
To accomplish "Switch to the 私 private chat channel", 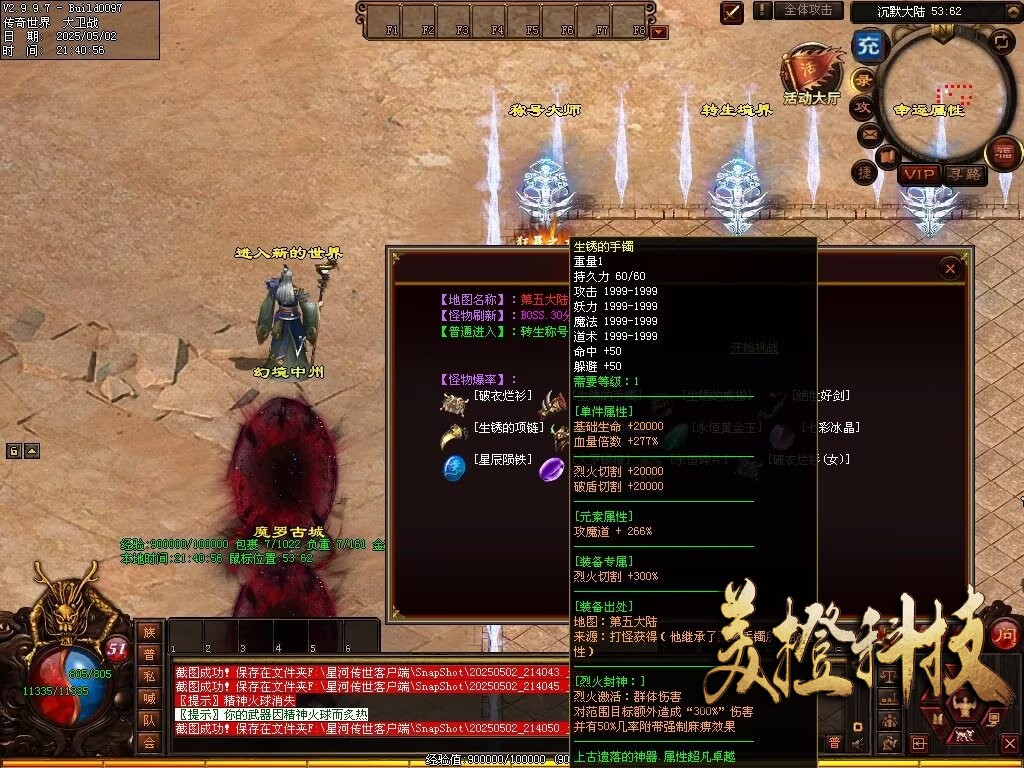I will click(149, 676).
